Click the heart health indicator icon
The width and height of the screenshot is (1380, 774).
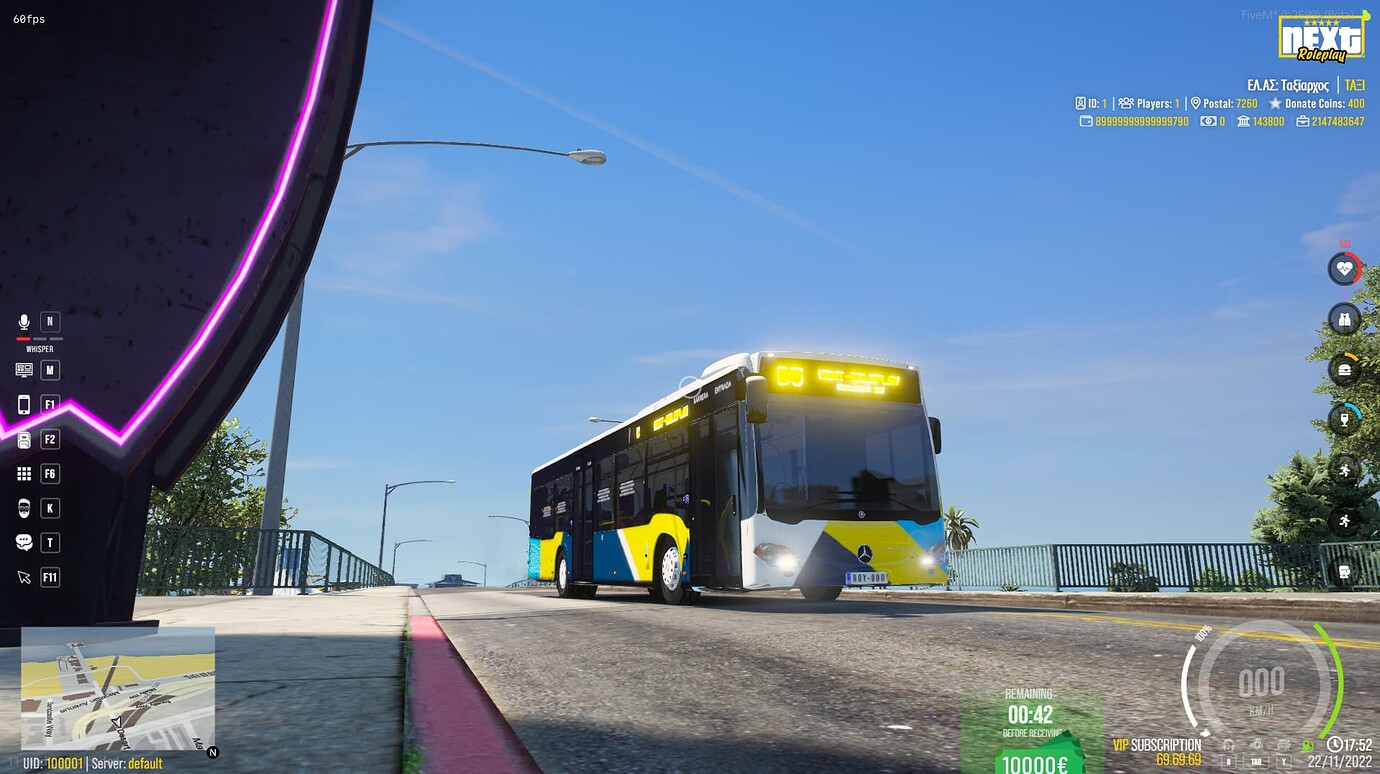pyautogui.click(x=1345, y=268)
